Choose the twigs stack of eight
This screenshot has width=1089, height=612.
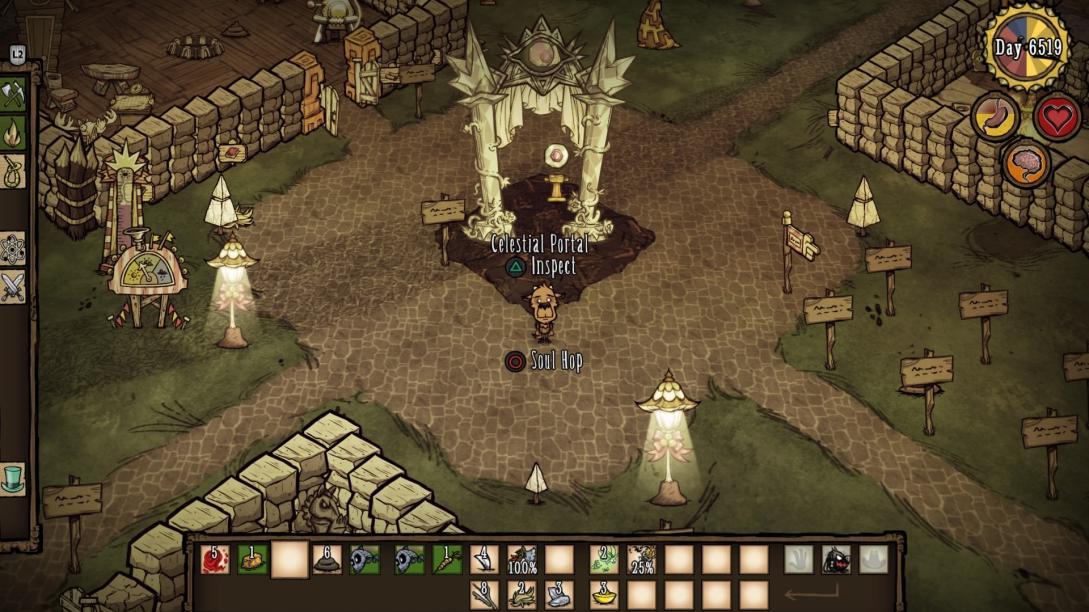484,595
